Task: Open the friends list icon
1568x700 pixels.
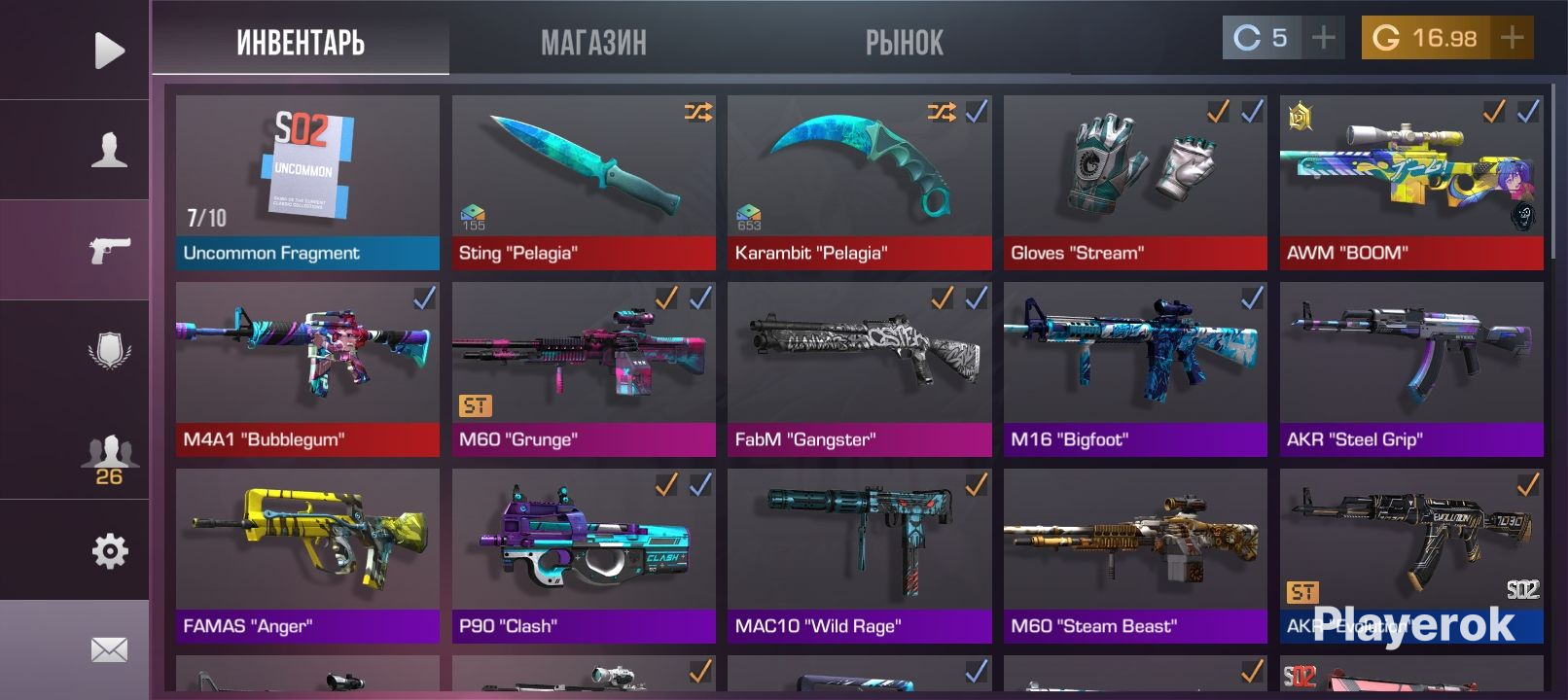Action: (109, 459)
